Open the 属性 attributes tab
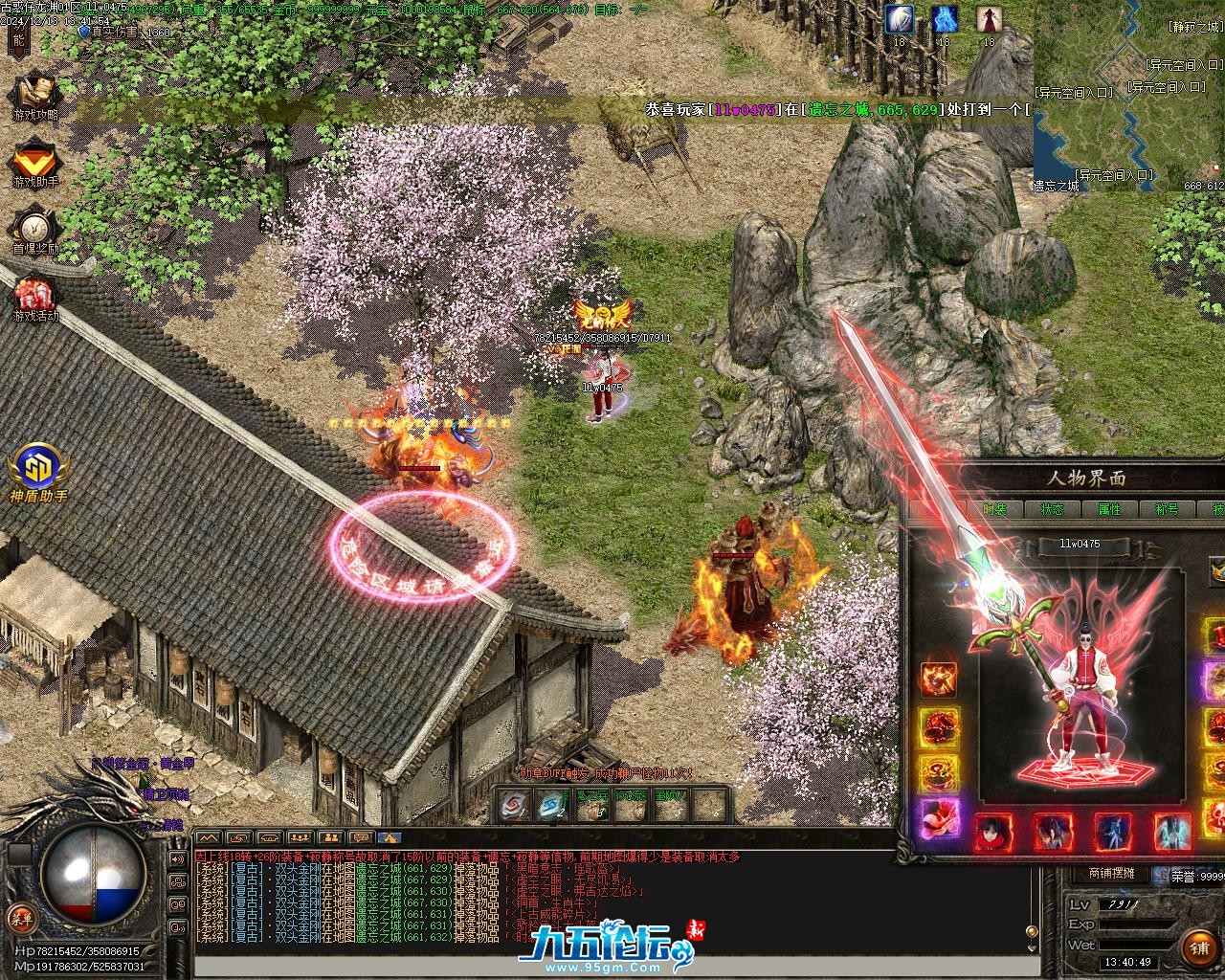 click(x=1109, y=509)
